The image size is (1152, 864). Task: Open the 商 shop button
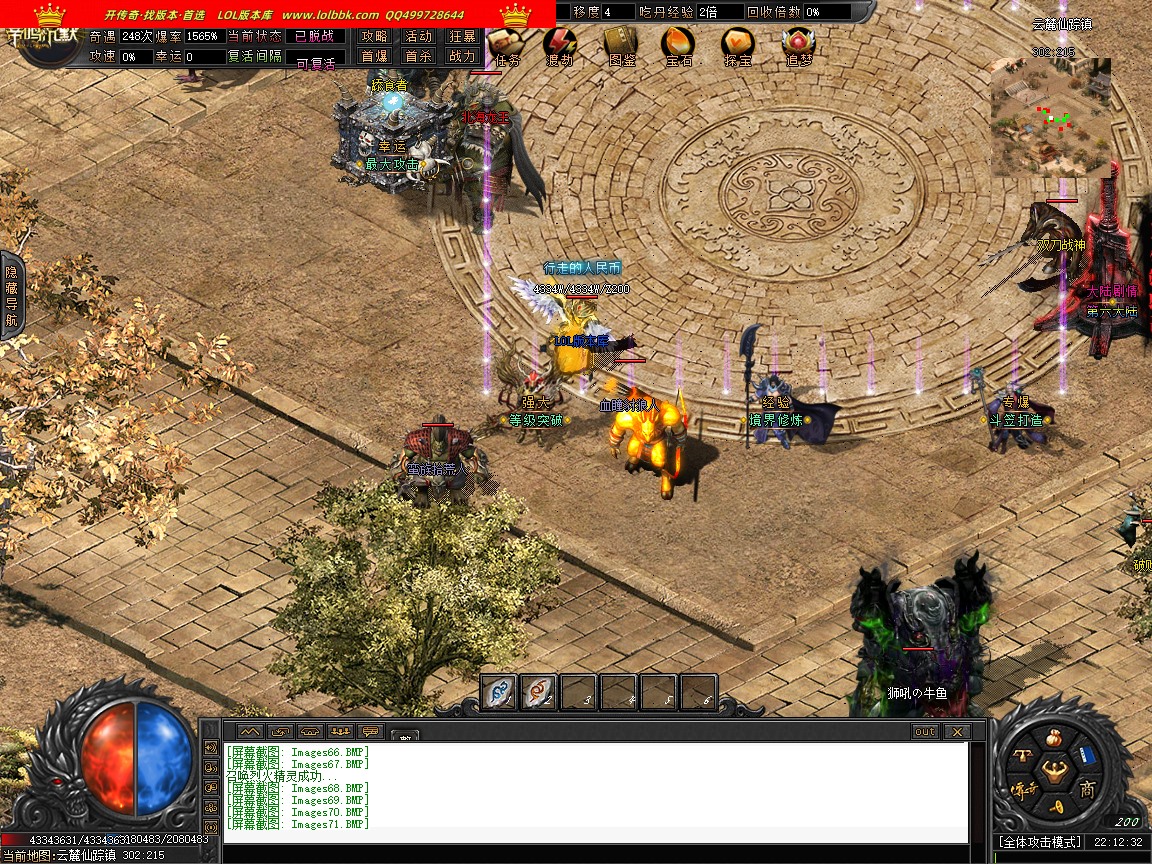[1087, 790]
